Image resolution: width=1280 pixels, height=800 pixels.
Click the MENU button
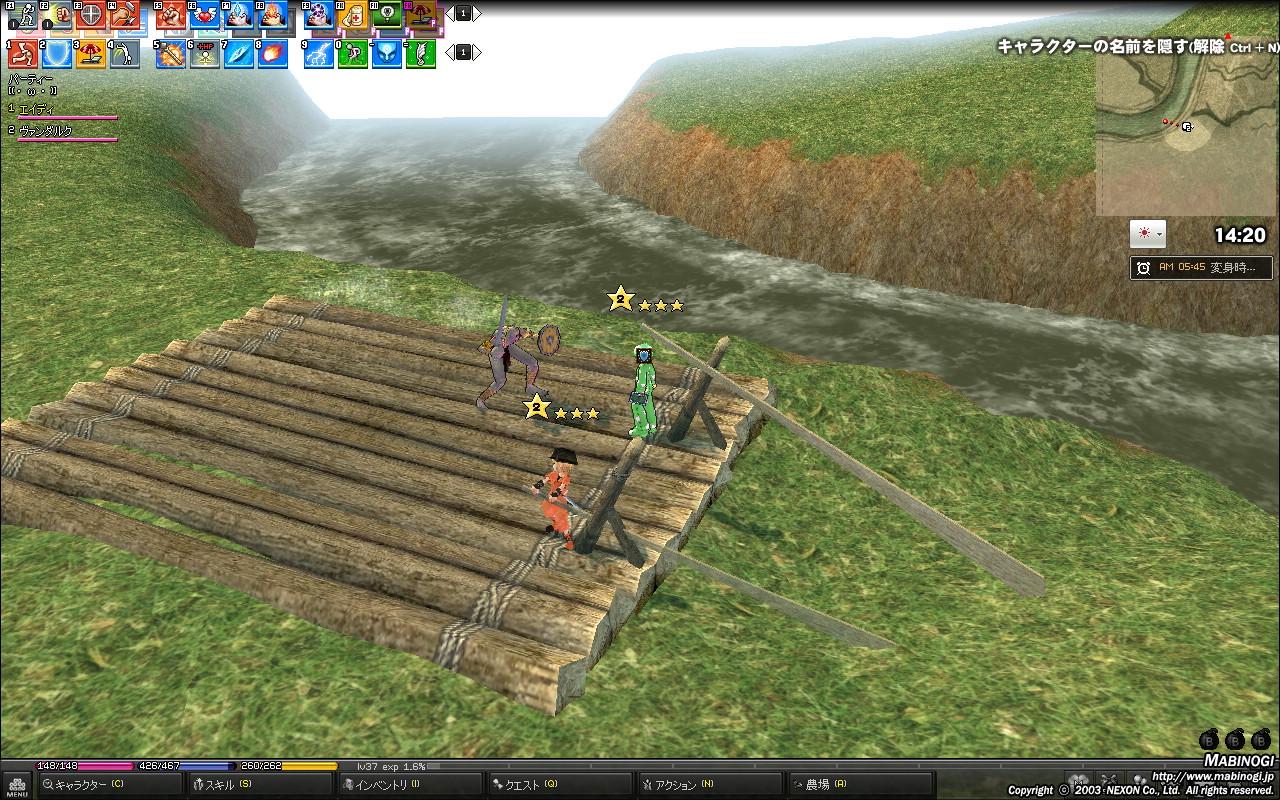click(x=16, y=785)
